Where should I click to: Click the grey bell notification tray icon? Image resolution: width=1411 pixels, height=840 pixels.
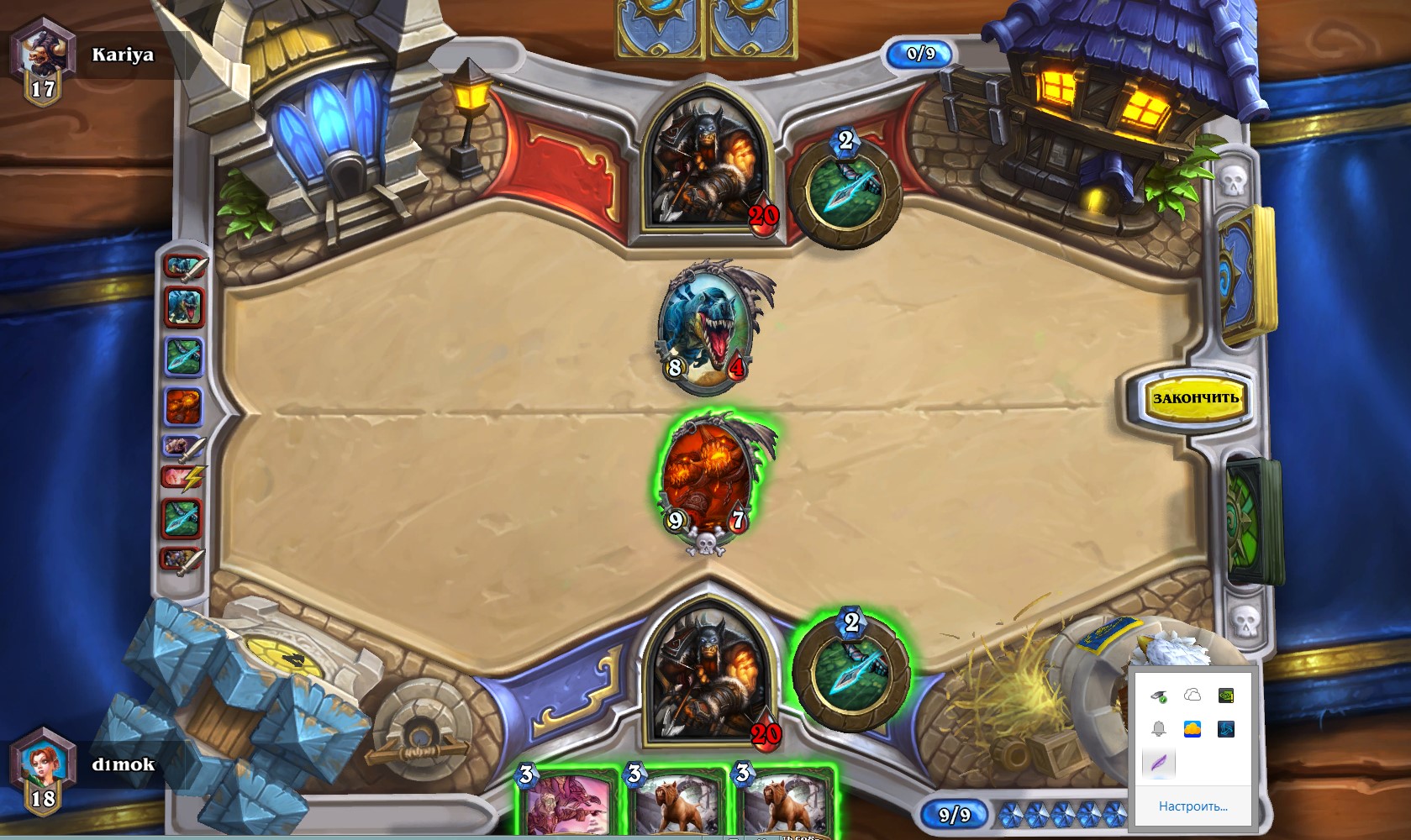[1159, 729]
